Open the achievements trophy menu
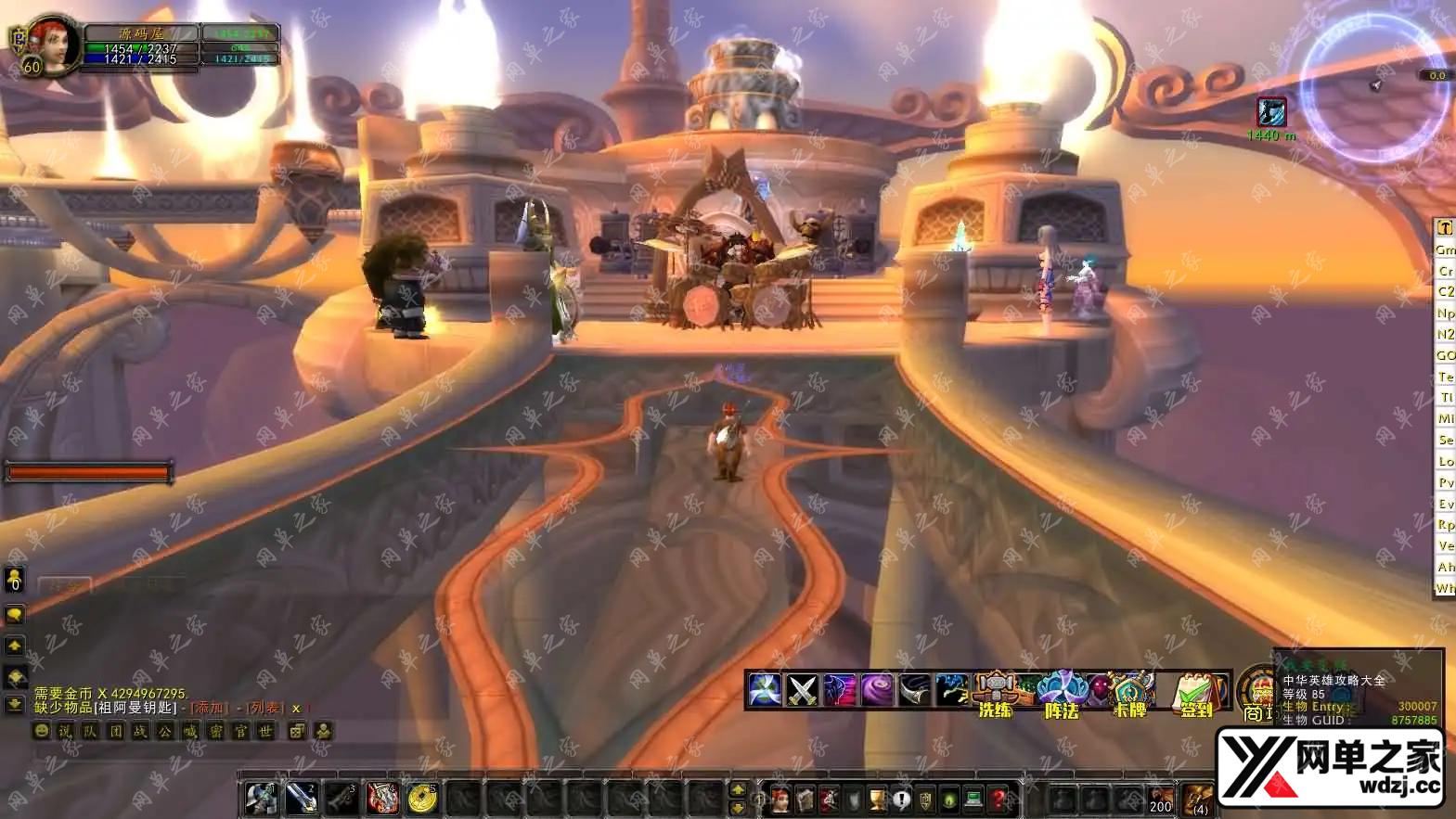 click(877, 799)
